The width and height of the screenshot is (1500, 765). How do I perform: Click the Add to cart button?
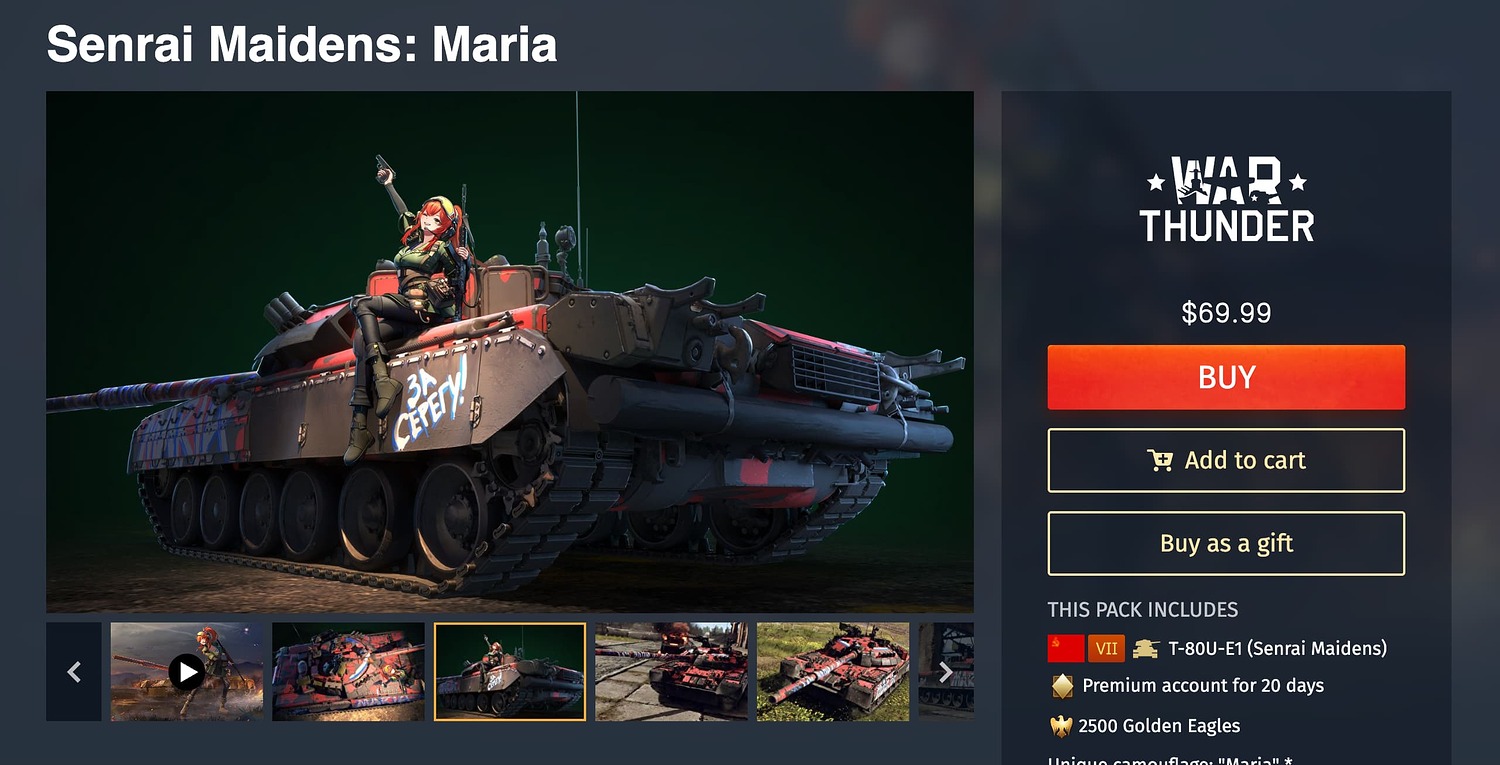(1226, 460)
